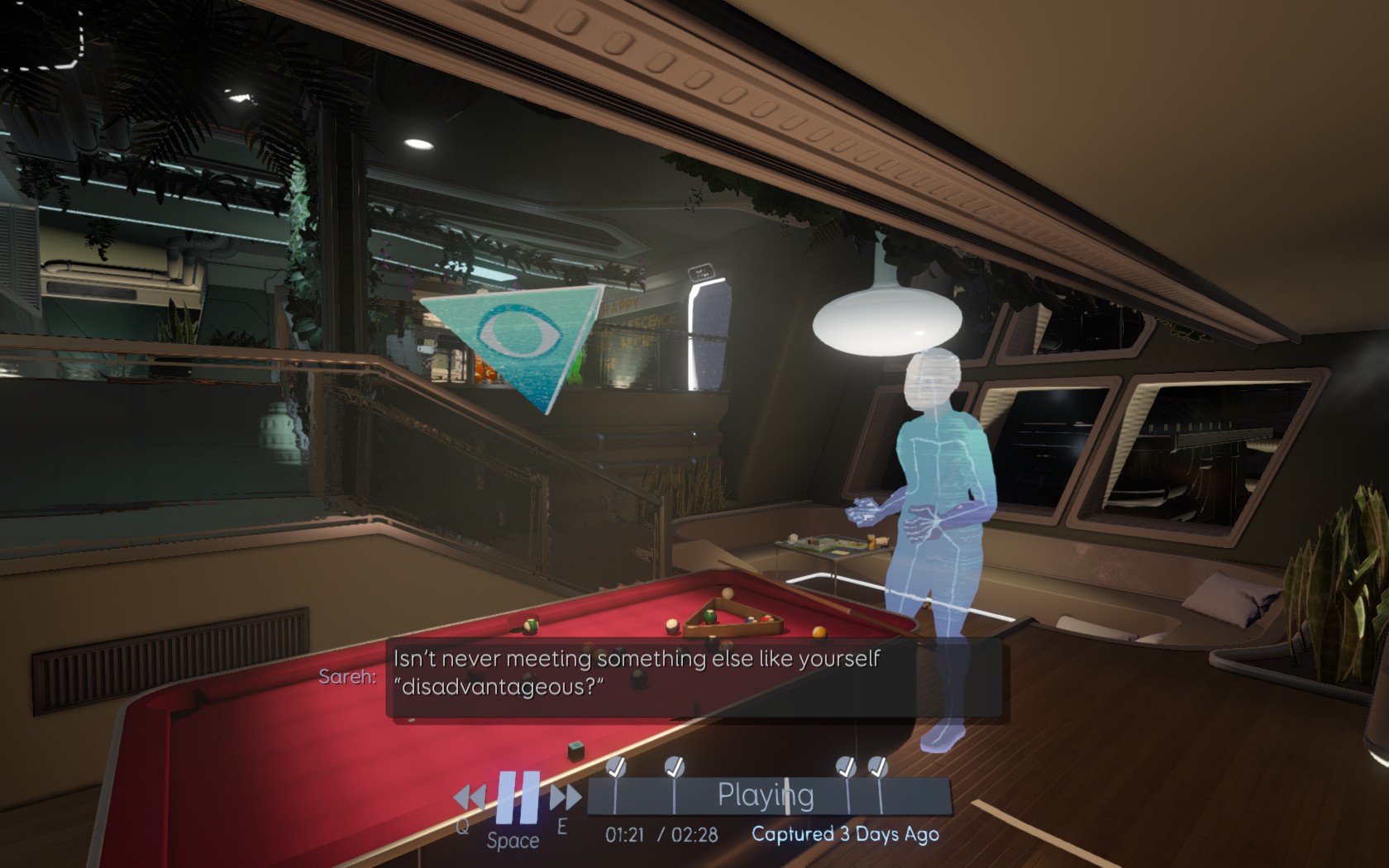Rewind the AR recording

point(470,798)
